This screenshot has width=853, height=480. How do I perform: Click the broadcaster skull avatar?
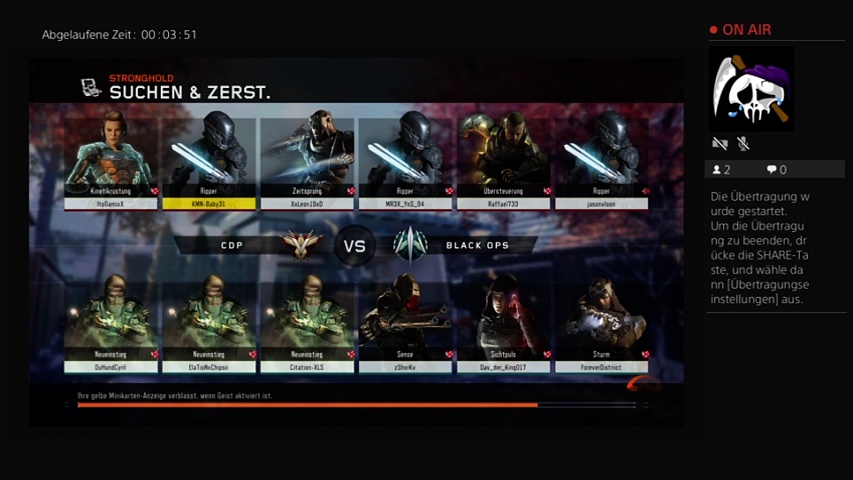tap(752, 88)
